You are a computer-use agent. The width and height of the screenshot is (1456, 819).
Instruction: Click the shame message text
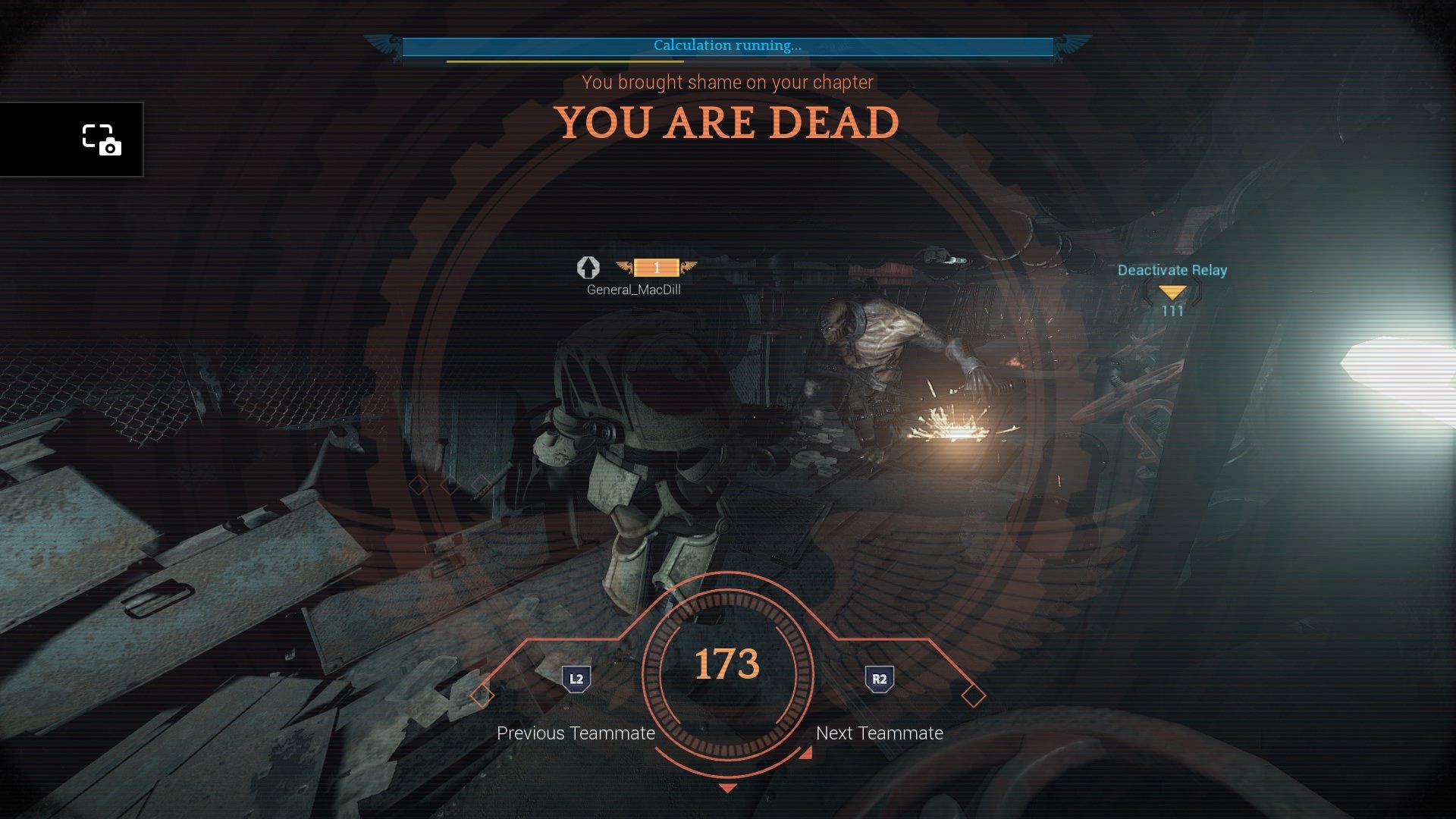[726, 83]
